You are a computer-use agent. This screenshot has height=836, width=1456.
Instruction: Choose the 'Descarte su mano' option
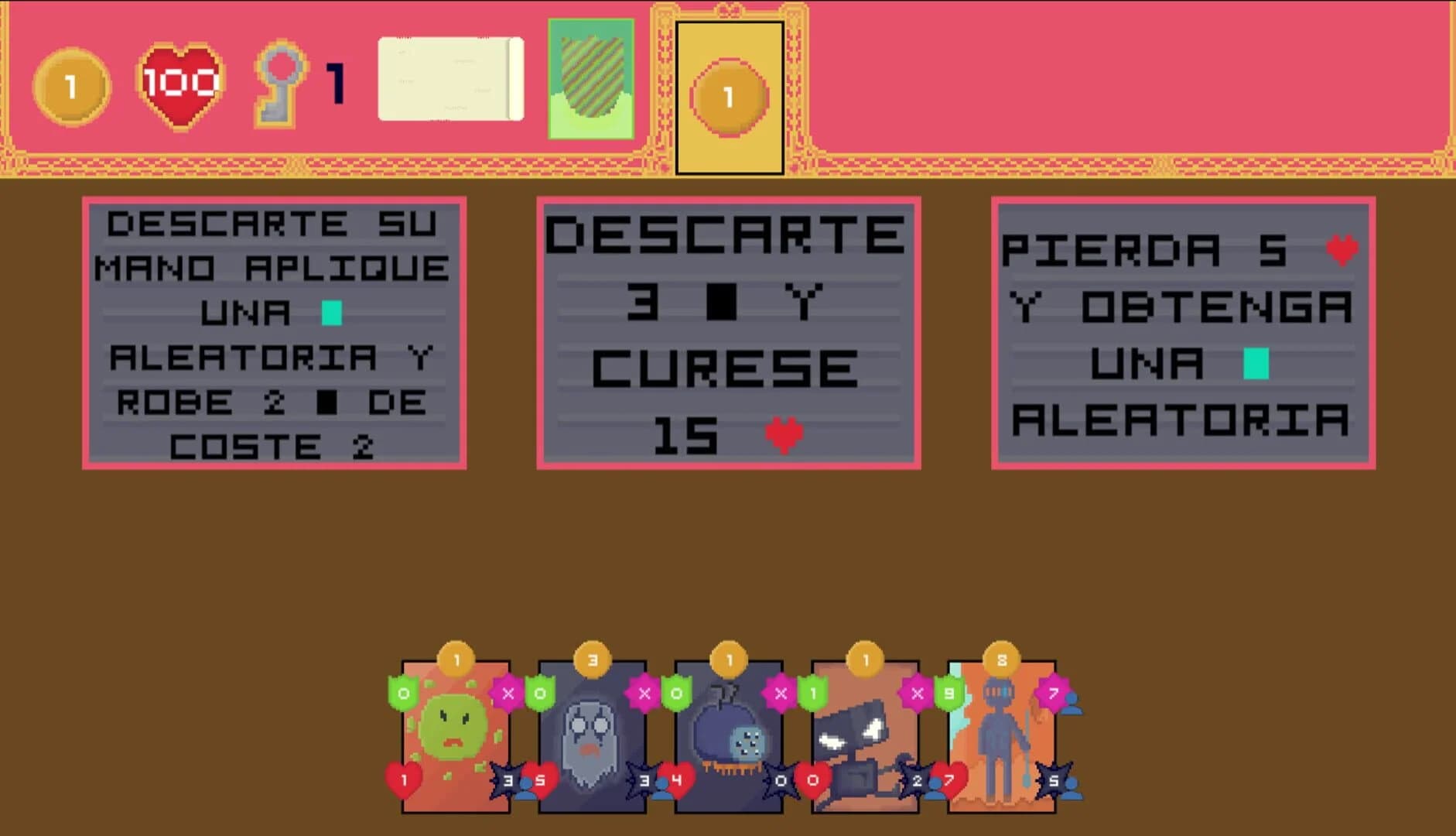point(275,333)
